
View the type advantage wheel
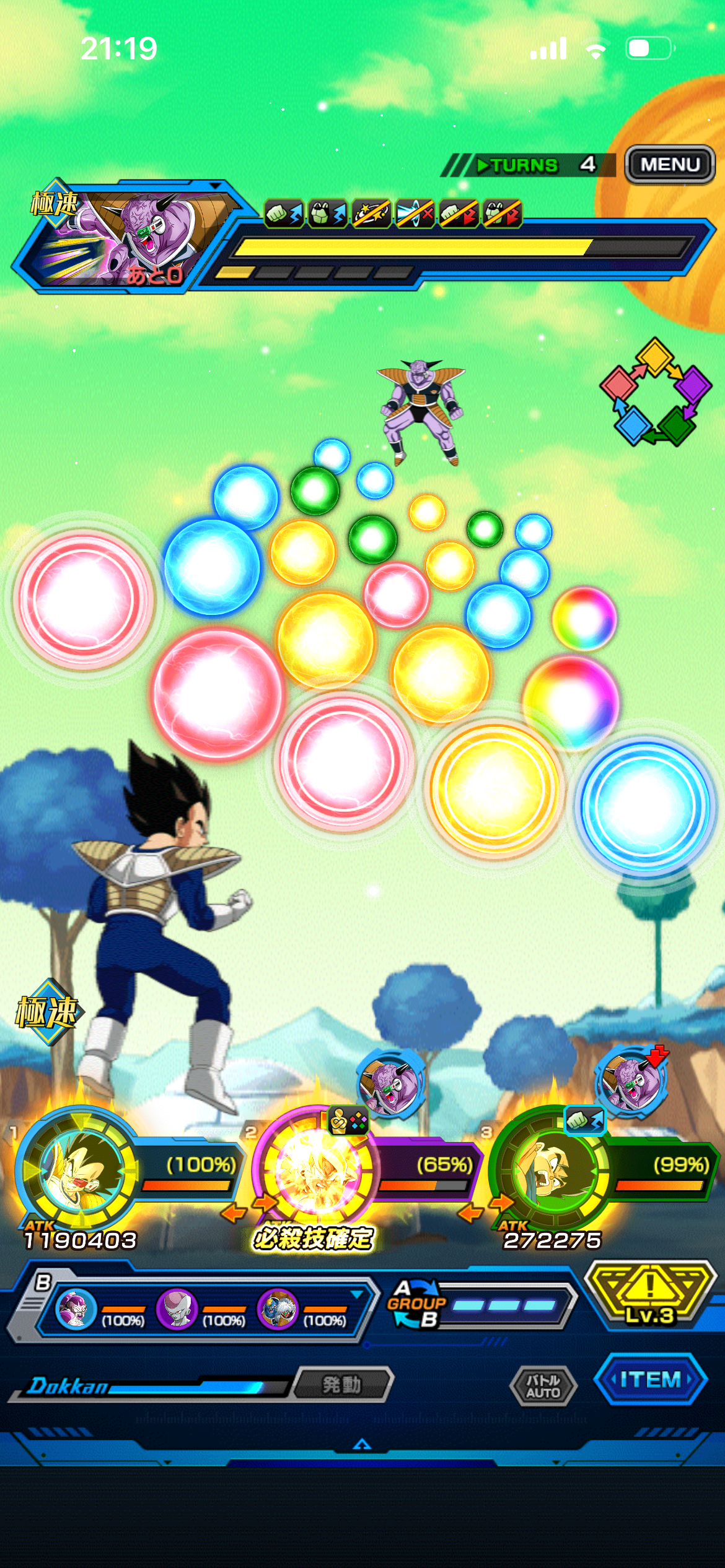point(656,391)
